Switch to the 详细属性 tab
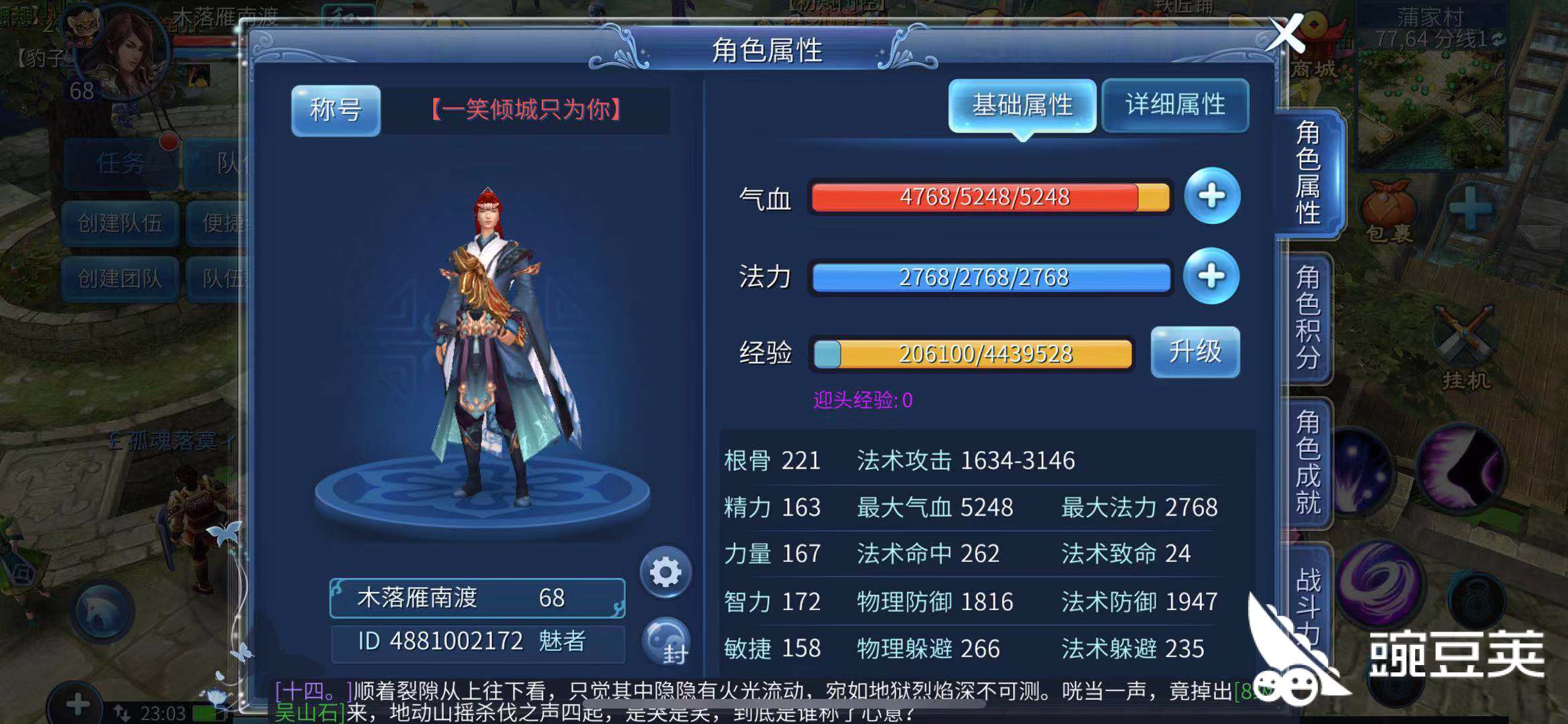The image size is (1568, 724). [1174, 106]
